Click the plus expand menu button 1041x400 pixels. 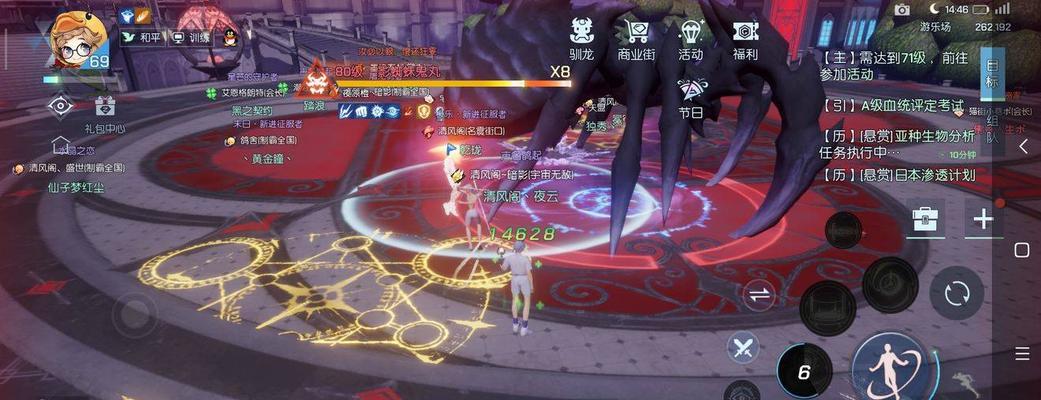pos(984,219)
